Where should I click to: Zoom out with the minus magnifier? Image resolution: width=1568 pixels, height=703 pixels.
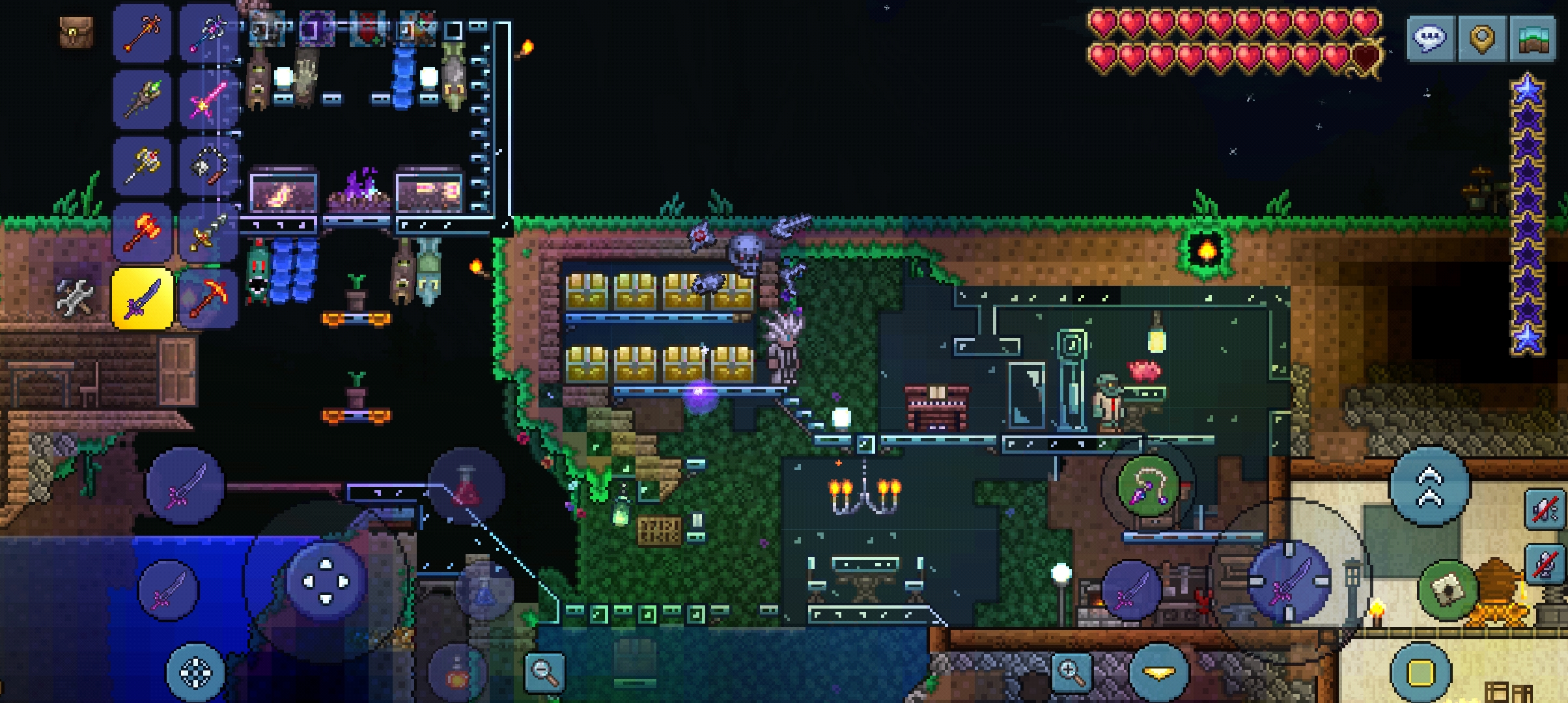tap(544, 671)
